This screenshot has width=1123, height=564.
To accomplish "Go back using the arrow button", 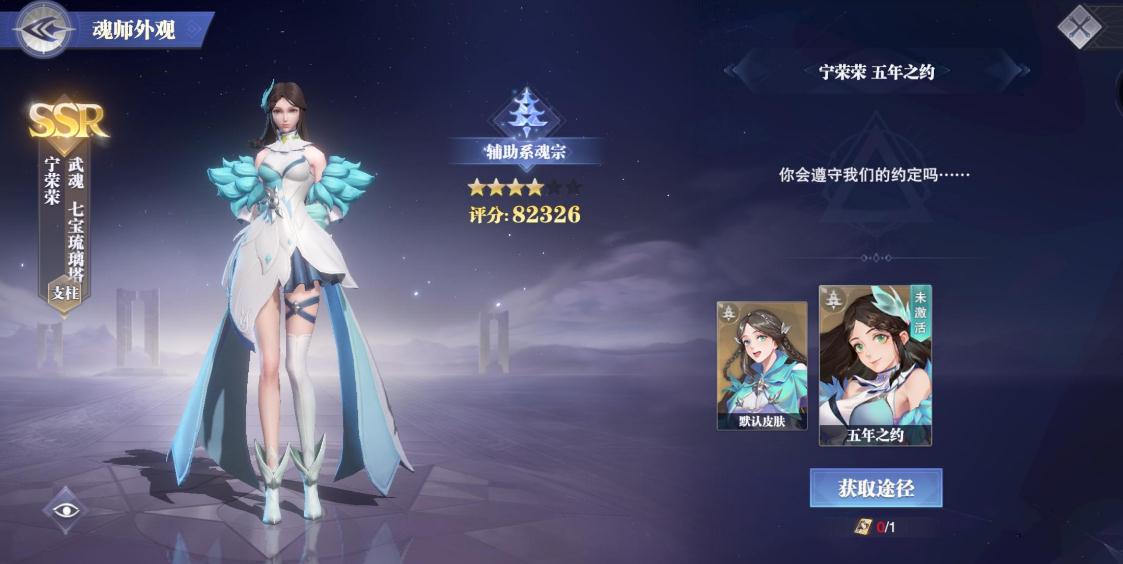I will click(42, 29).
